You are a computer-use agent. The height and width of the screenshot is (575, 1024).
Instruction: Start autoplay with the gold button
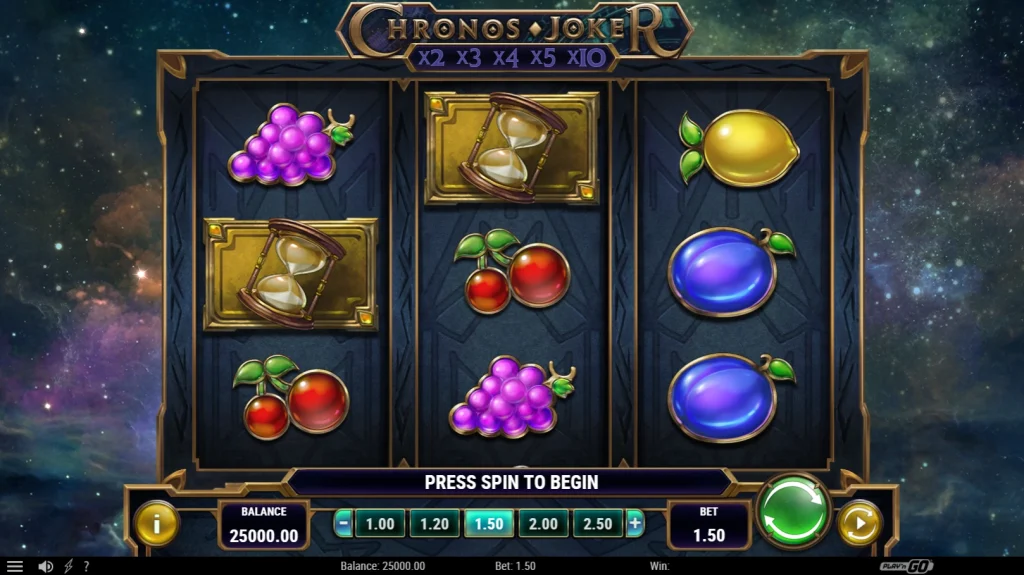[858, 523]
